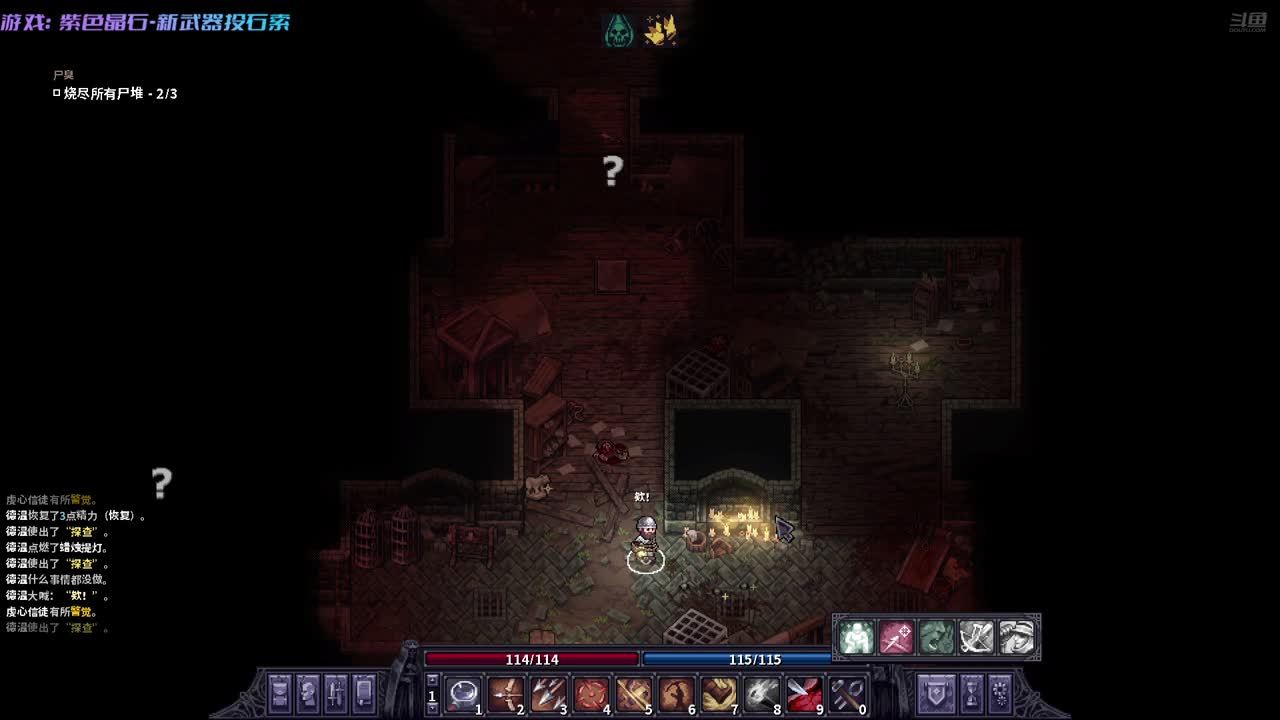Use the crossed arrows skill in slot 5
The image size is (1280, 720).
633,692
